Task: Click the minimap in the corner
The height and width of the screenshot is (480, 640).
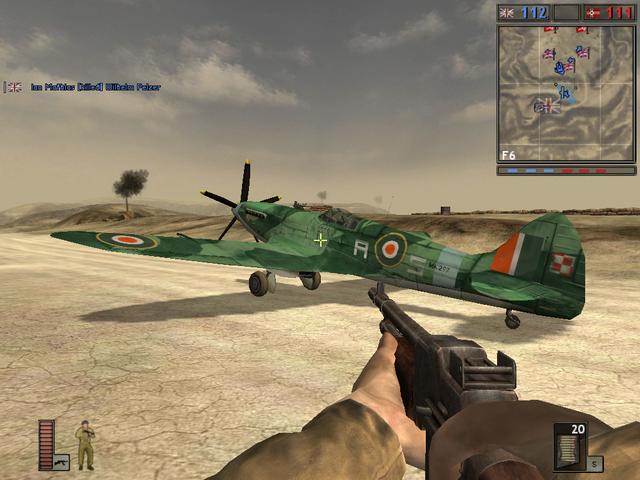Action: [x=566, y=93]
